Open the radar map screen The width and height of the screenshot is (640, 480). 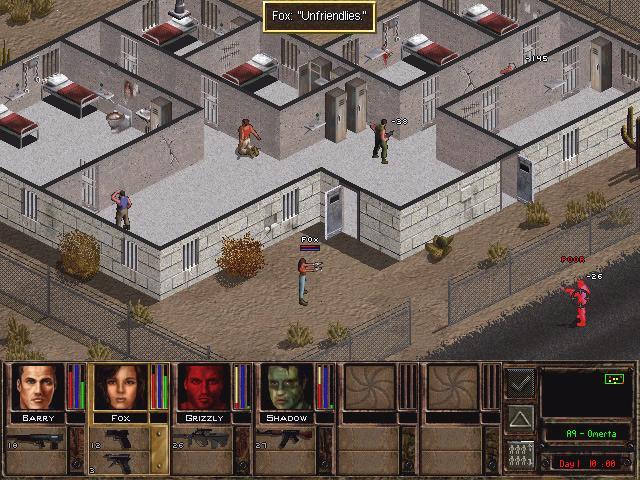585,392
